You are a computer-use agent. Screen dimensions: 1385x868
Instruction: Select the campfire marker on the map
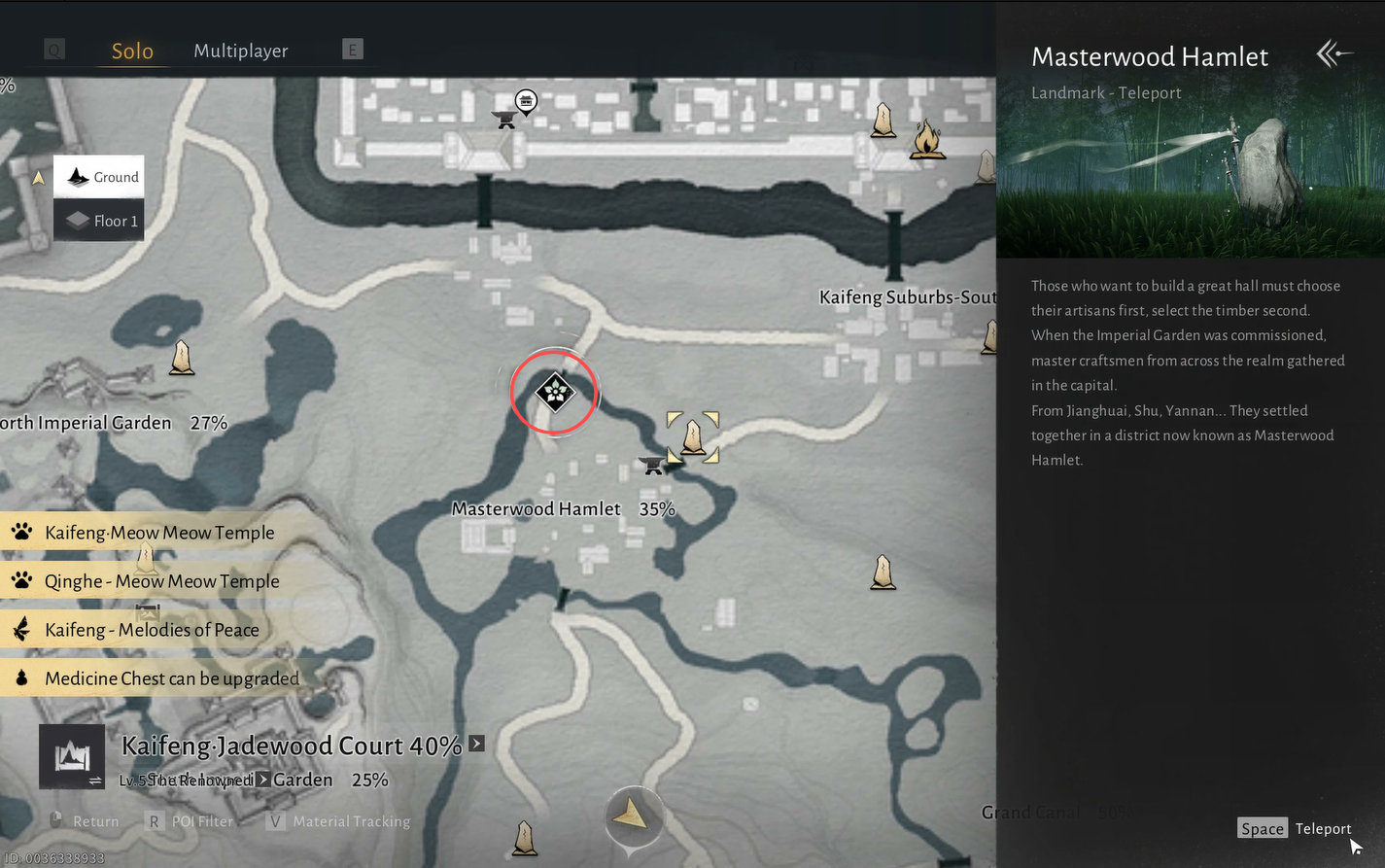point(927,139)
